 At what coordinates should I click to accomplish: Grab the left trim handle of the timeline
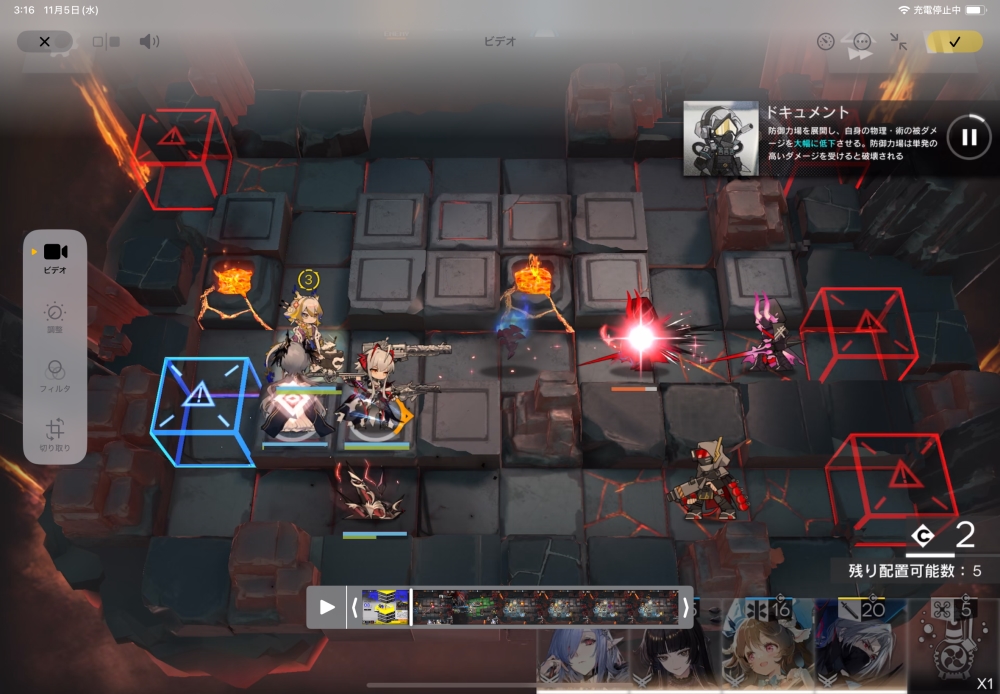click(354, 607)
